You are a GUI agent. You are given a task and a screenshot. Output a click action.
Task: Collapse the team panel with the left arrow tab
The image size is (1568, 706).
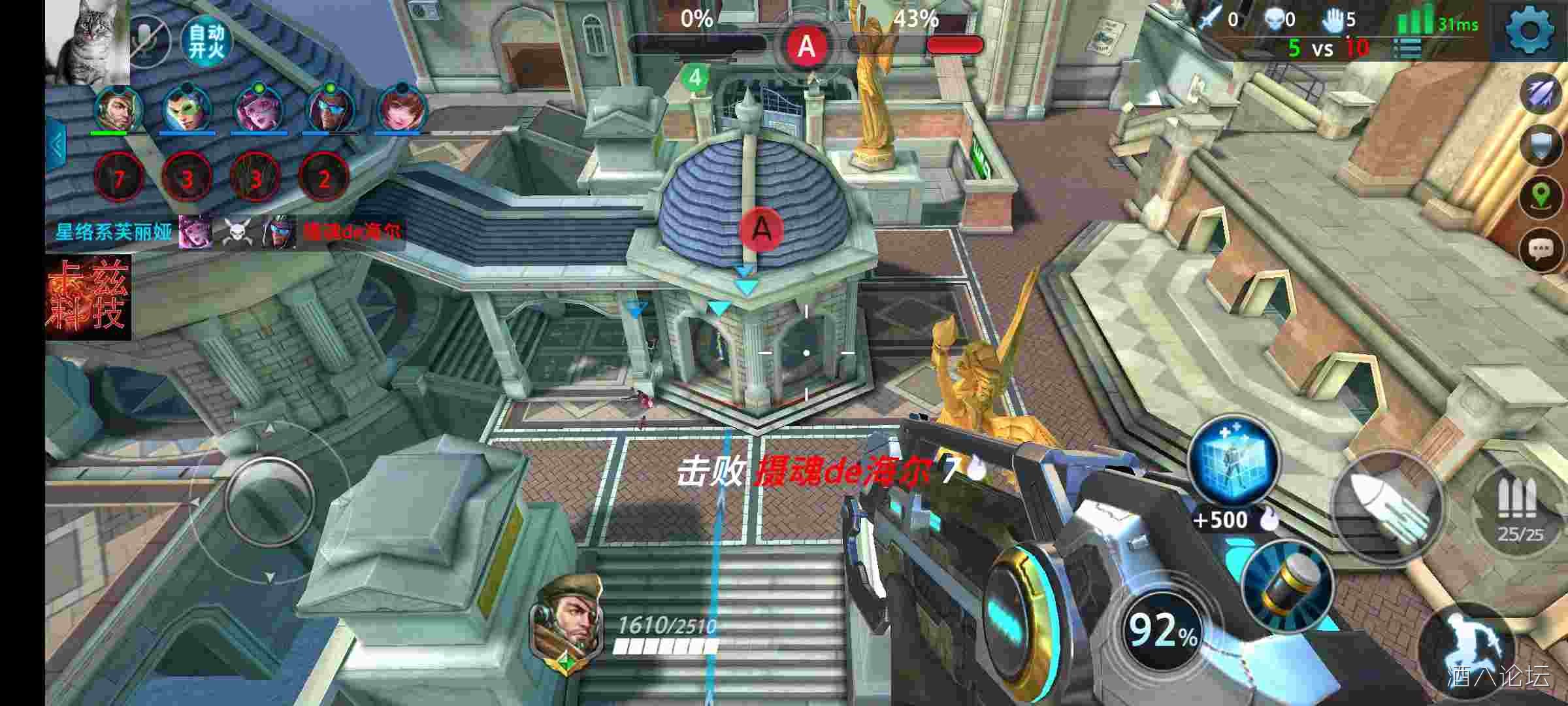coord(56,145)
